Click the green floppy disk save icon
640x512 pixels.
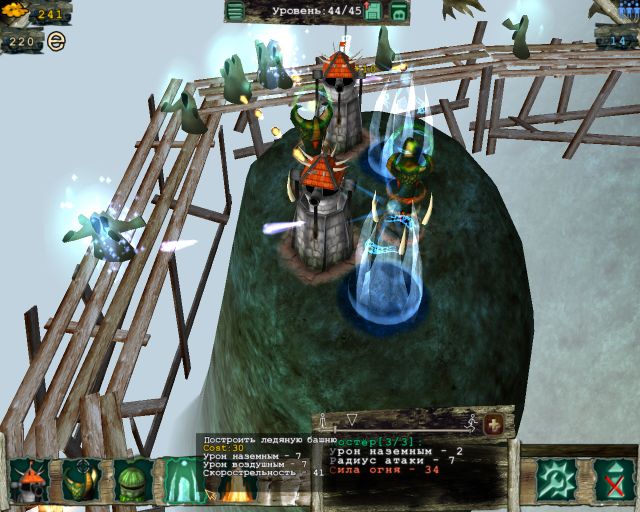click(373, 12)
